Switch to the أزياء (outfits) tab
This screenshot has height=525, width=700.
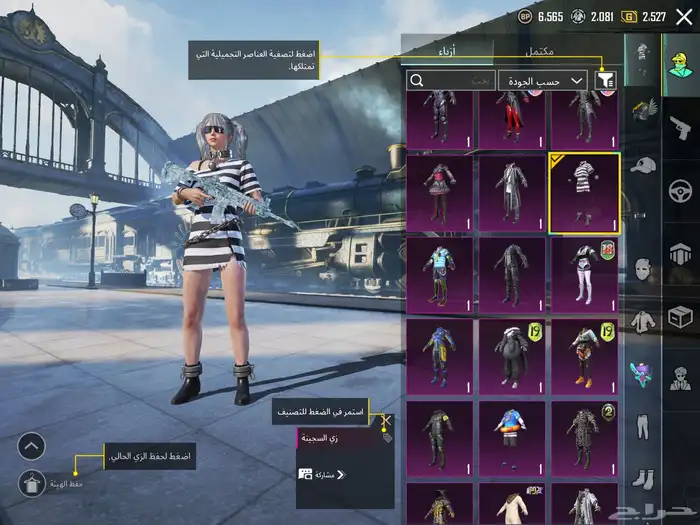coord(447,51)
